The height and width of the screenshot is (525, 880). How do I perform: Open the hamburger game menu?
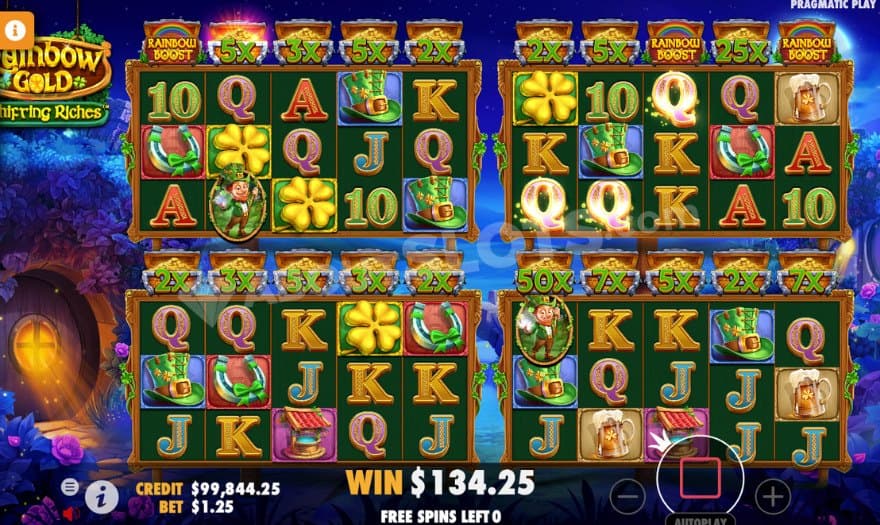(x=70, y=487)
